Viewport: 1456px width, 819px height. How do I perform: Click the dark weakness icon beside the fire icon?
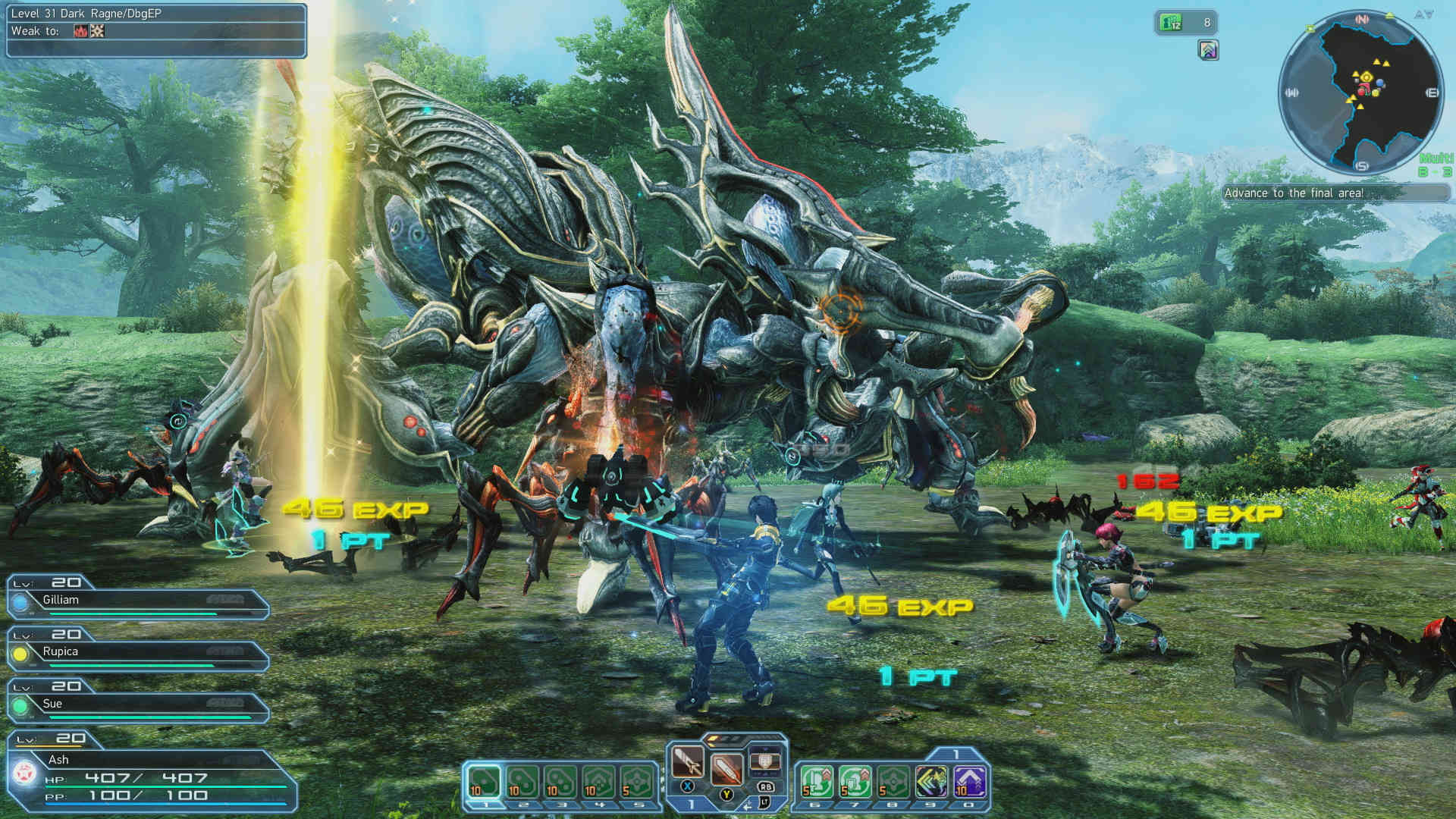[x=97, y=30]
